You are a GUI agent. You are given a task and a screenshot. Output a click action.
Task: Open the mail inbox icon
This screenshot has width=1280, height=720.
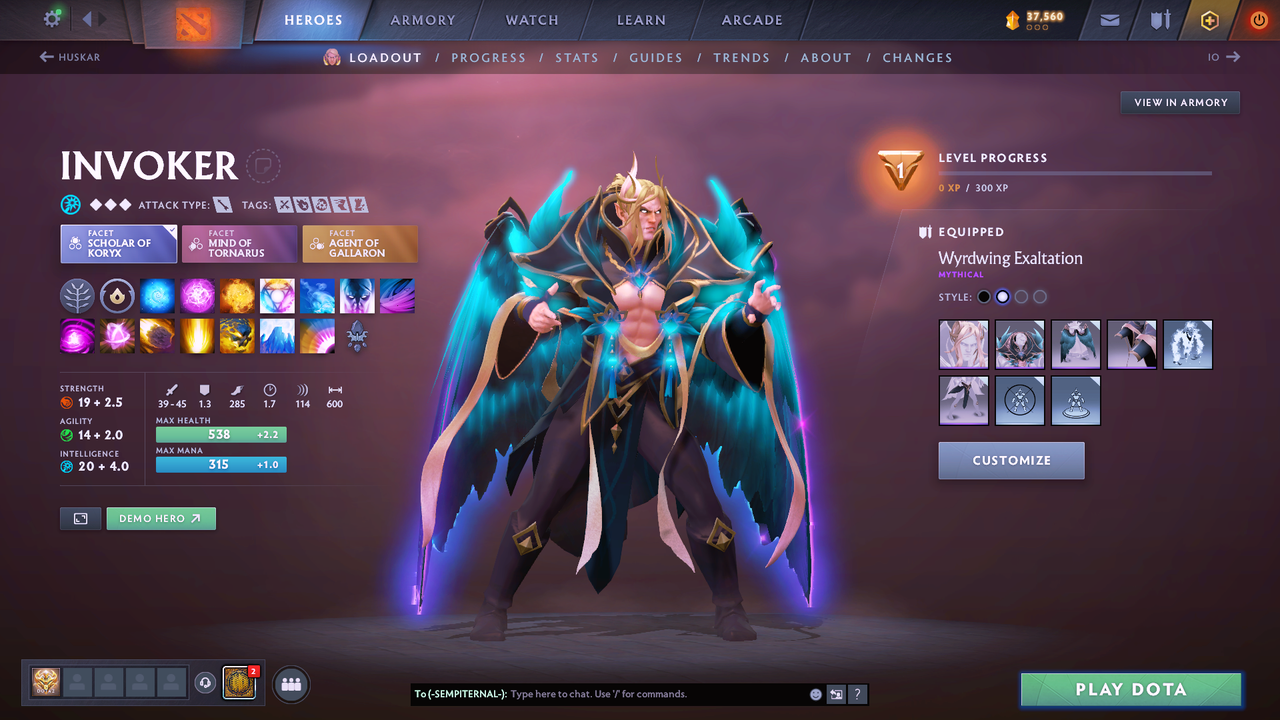point(1108,19)
